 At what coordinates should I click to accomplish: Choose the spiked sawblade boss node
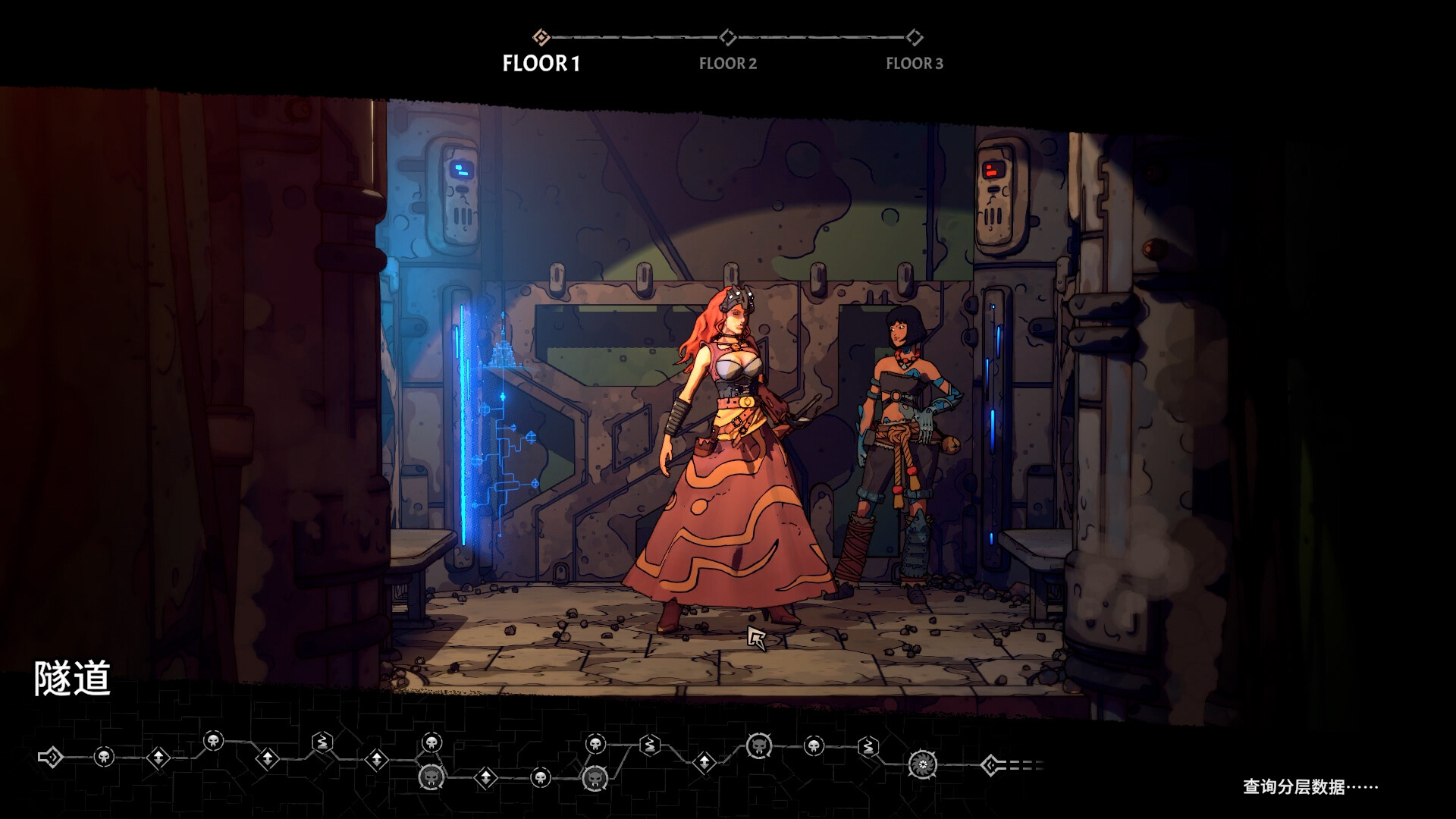click(x=922, y=764)
